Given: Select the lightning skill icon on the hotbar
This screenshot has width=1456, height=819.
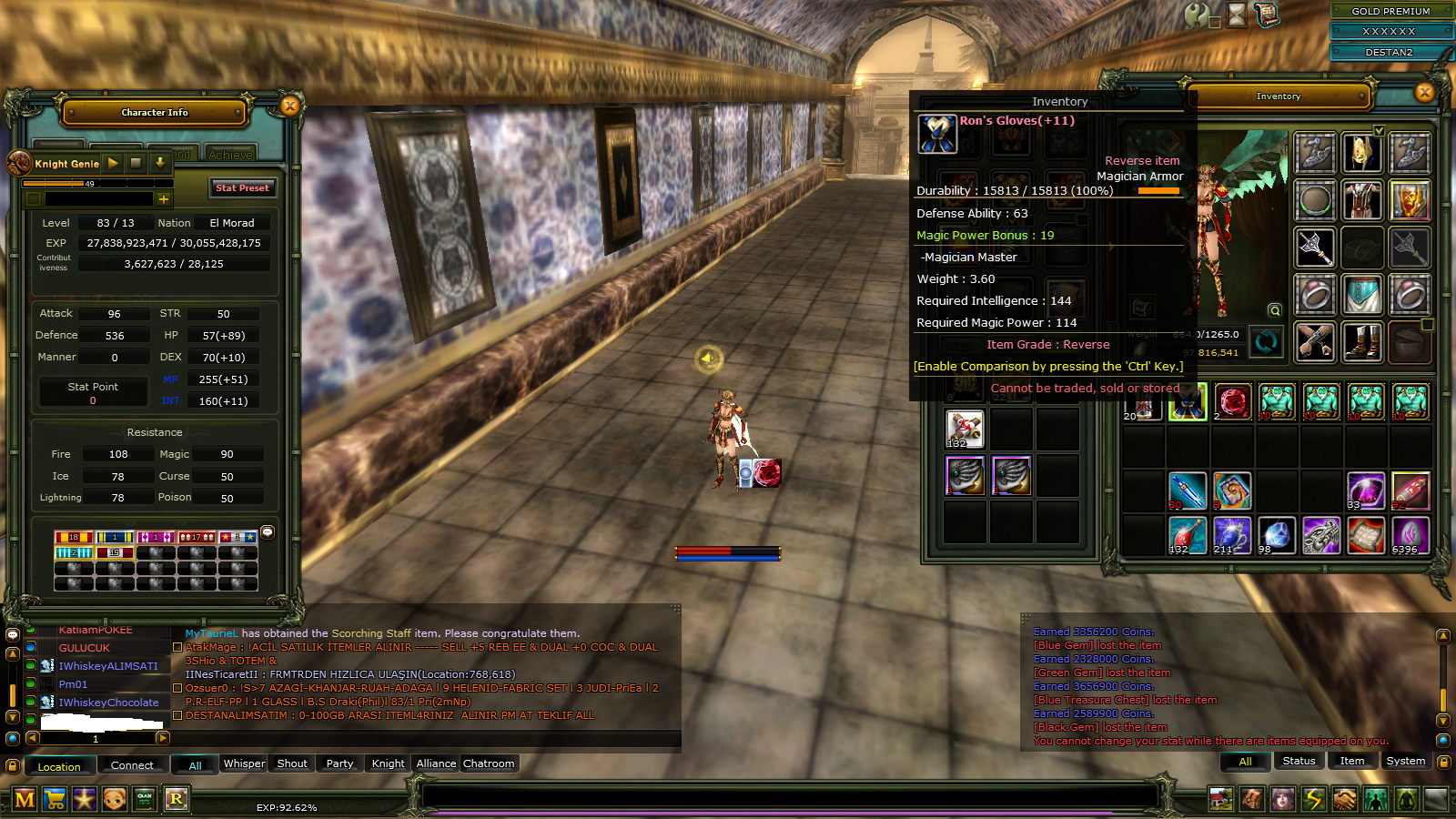Looking at the screenshot, I should [1314, 799].
